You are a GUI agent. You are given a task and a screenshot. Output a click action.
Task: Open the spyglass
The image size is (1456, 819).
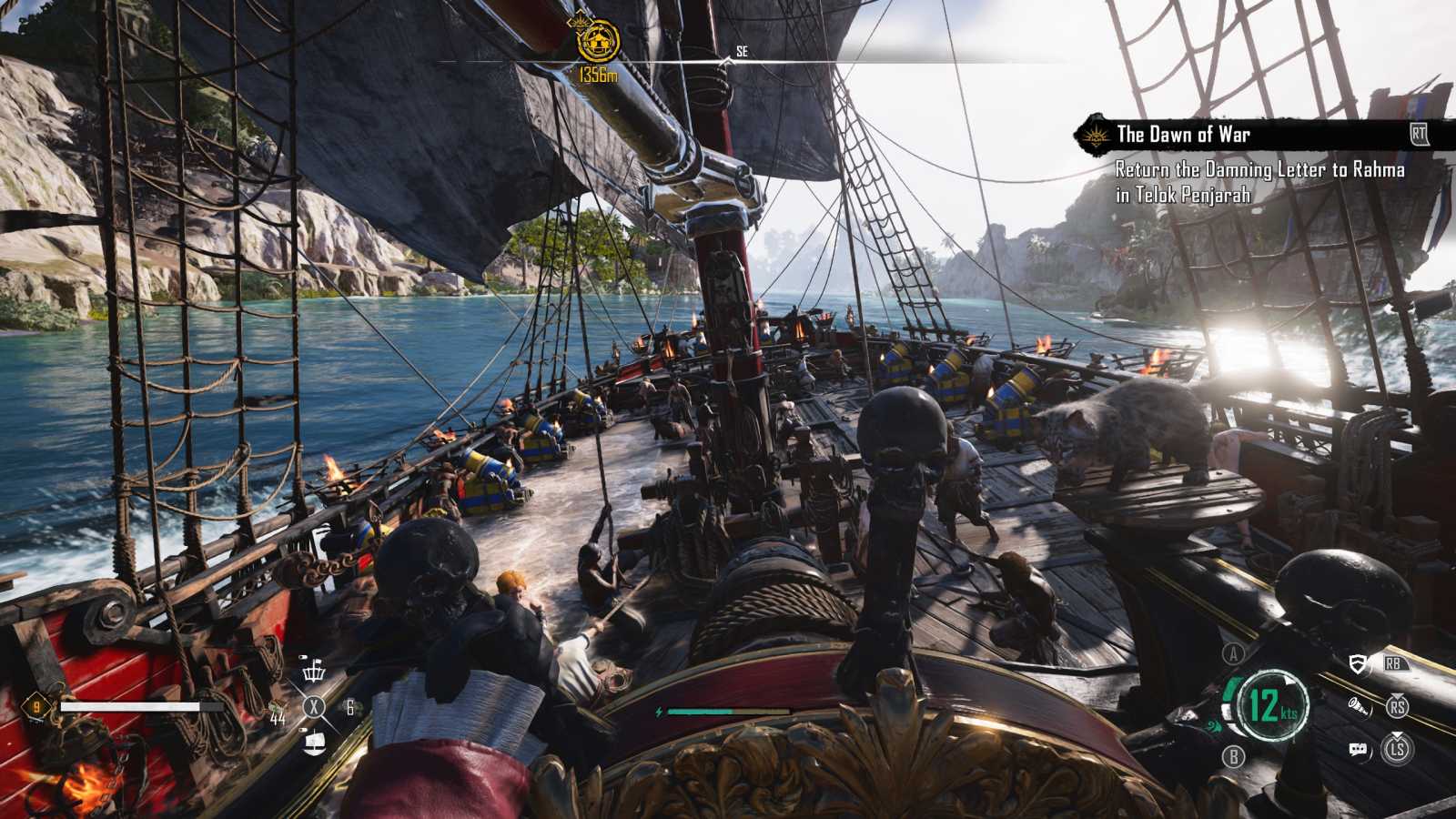pyautogui.click(x=1359, y=706)
